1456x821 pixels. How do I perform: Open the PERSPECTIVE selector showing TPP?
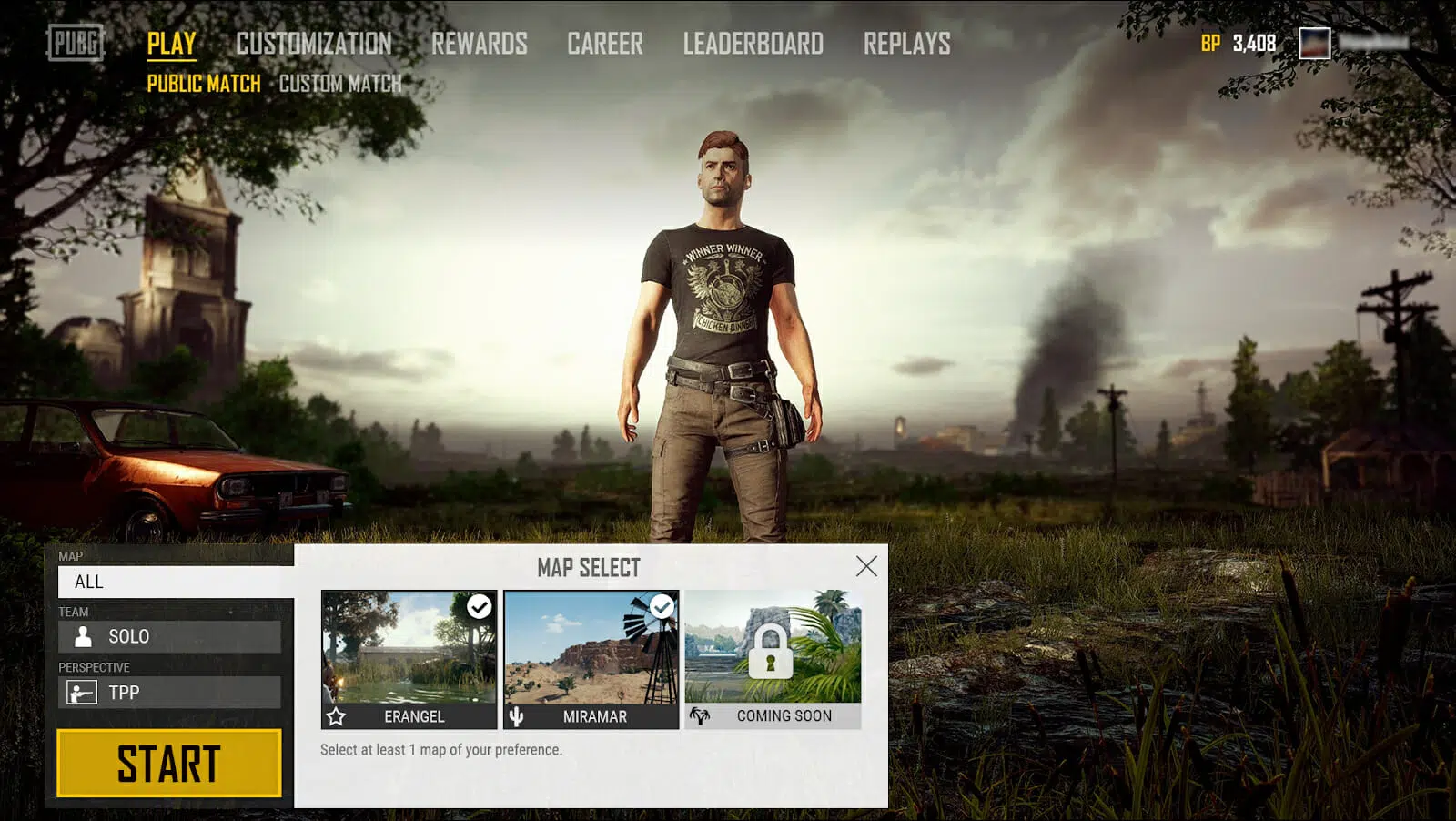coord(171,693)
